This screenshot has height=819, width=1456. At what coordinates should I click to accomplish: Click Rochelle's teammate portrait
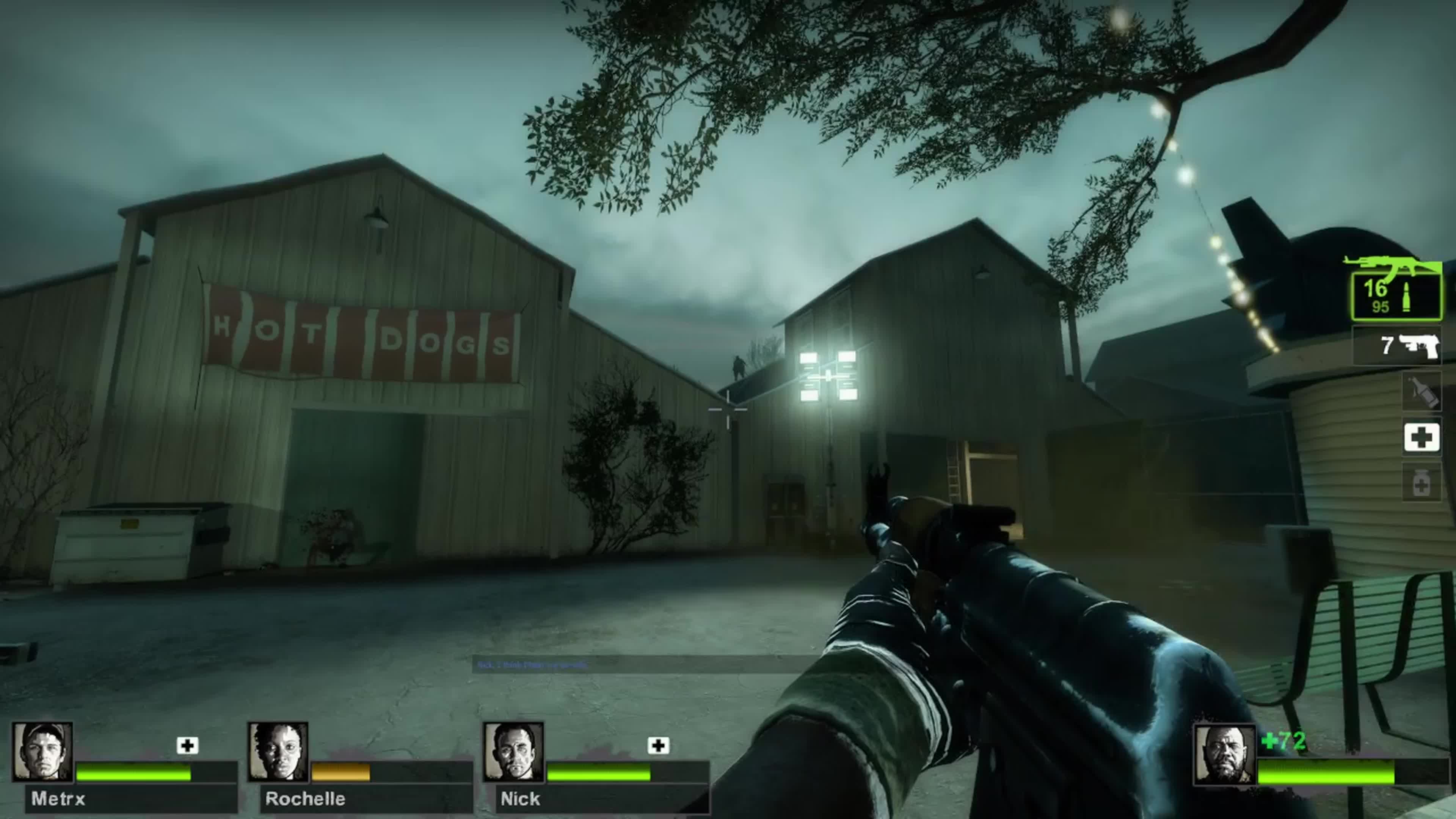[278, 752]
